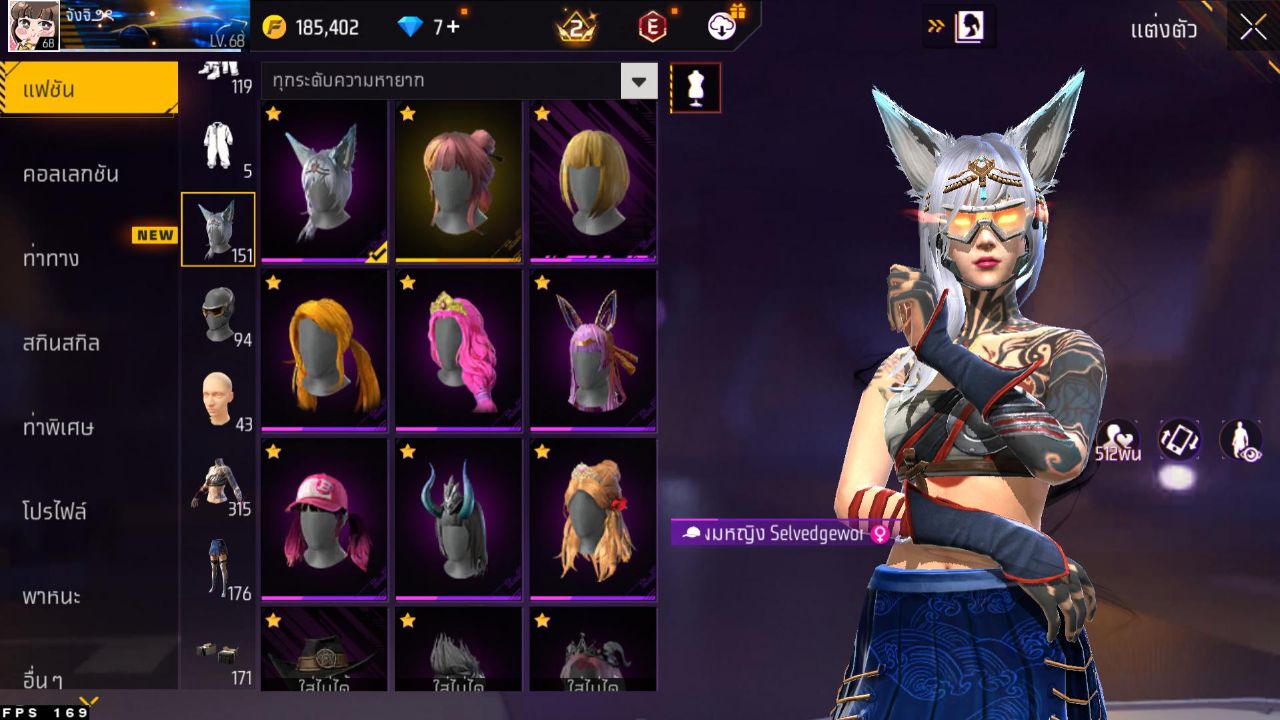Select the top clothing category with 315 items
1280x720 pixels.
pos(218,484)
